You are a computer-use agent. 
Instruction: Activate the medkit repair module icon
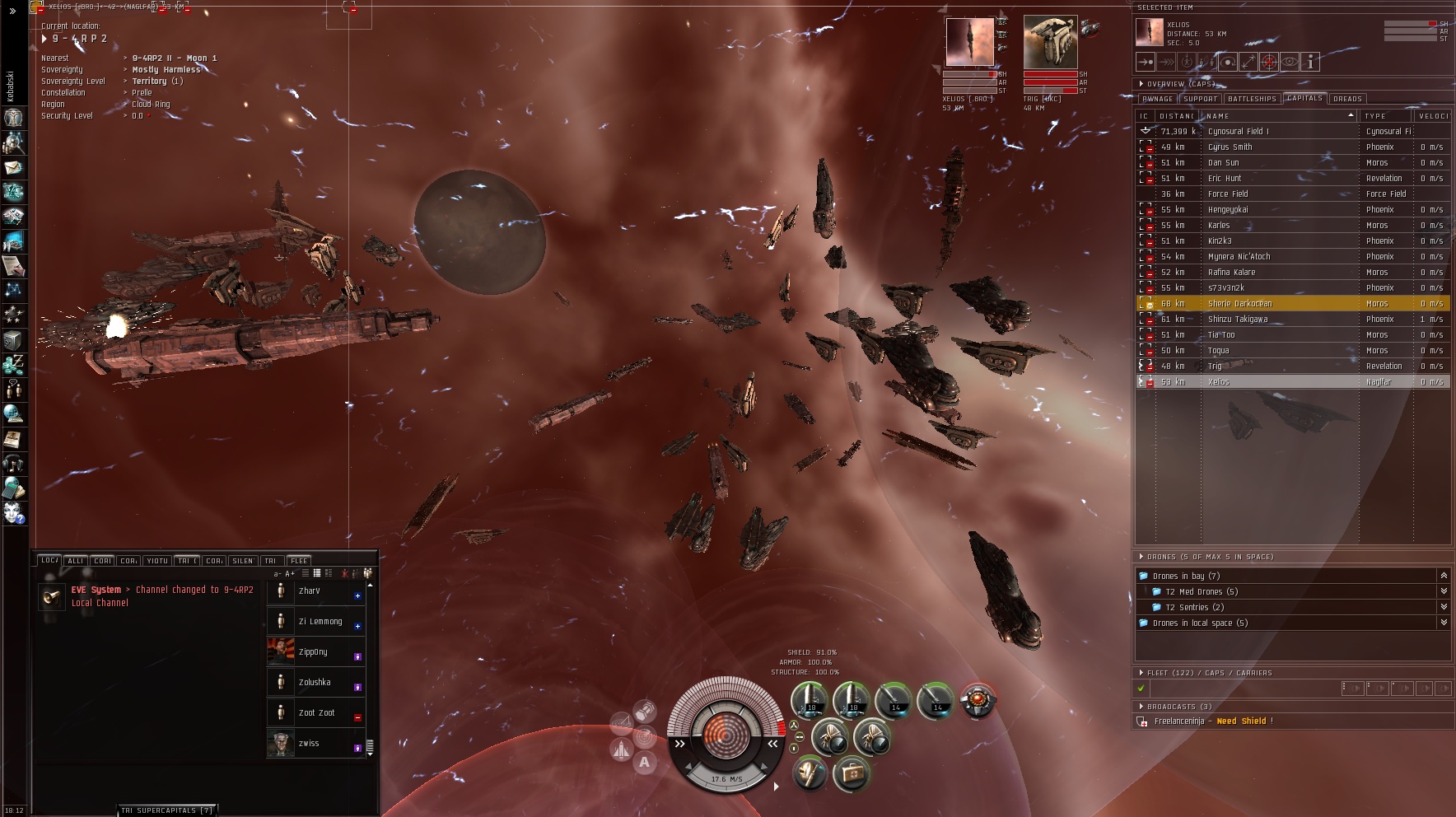tap(851, 774)
